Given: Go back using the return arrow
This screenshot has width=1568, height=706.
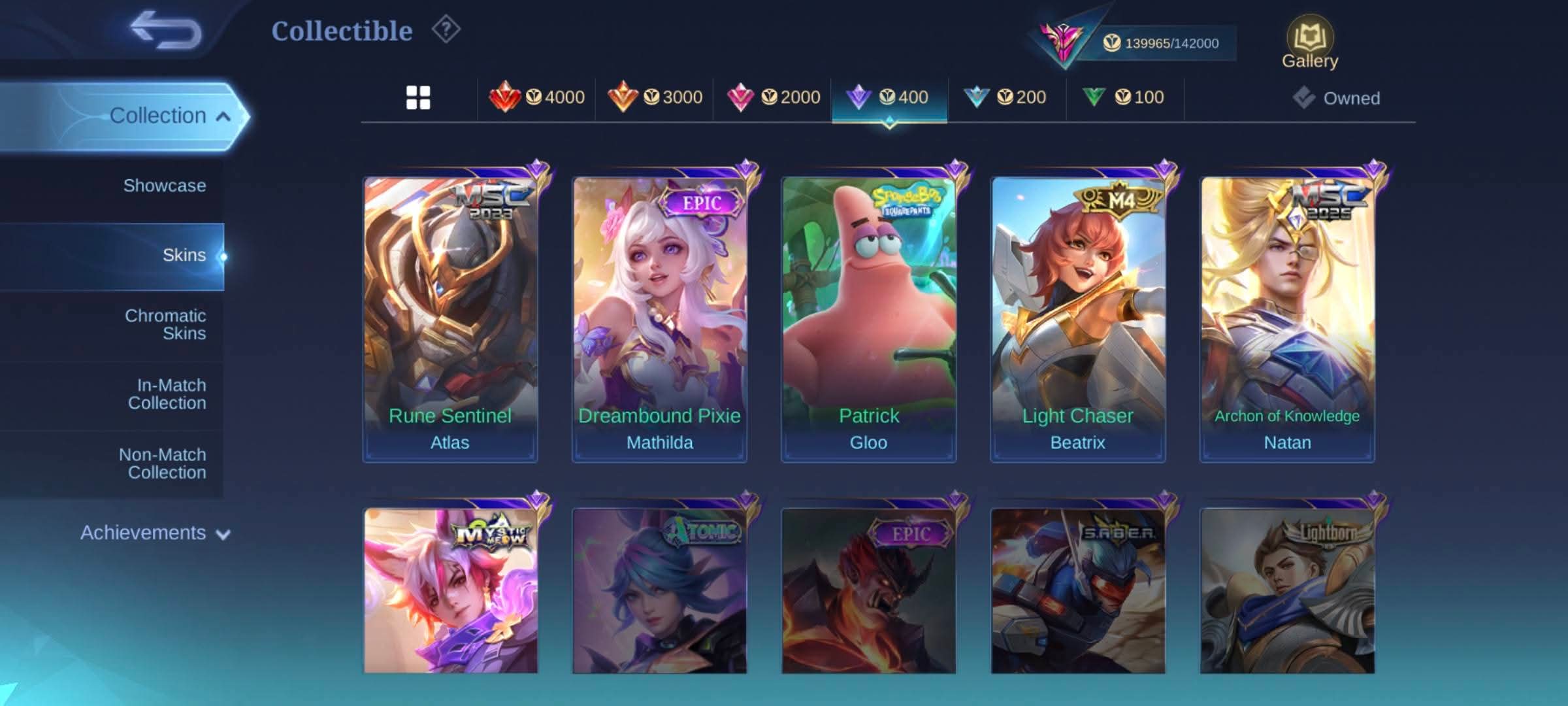Looking at the screenshot, I should (x=166, y=30).
